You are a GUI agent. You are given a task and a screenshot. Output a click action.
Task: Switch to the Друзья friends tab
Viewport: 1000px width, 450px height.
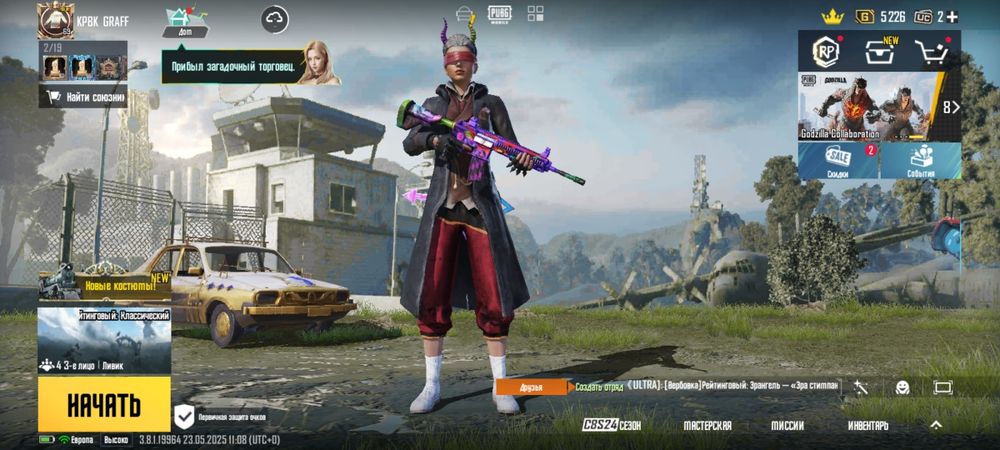point(532,387)
